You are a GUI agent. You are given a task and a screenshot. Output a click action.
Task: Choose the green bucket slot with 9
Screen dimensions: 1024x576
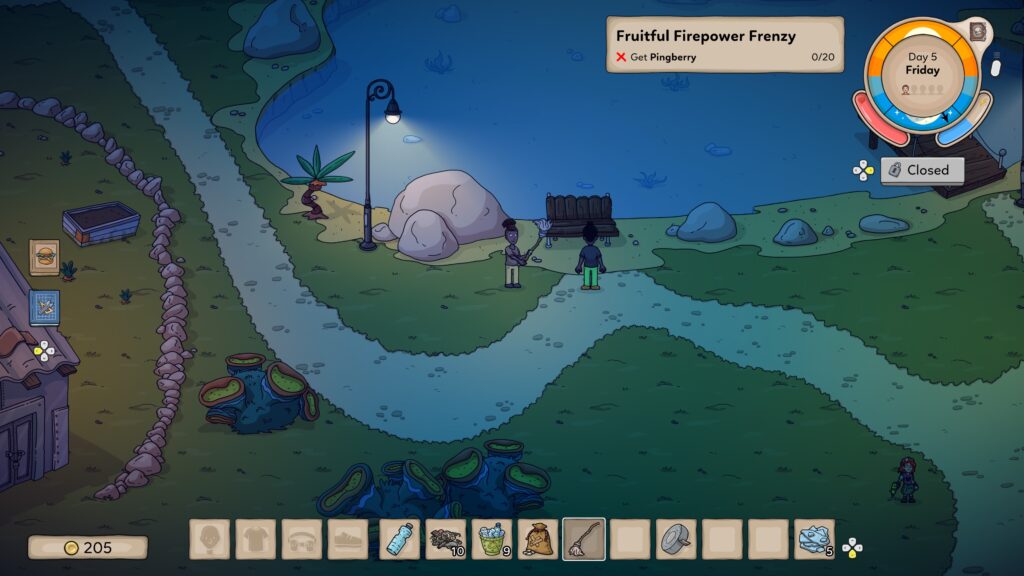point(491,539)
